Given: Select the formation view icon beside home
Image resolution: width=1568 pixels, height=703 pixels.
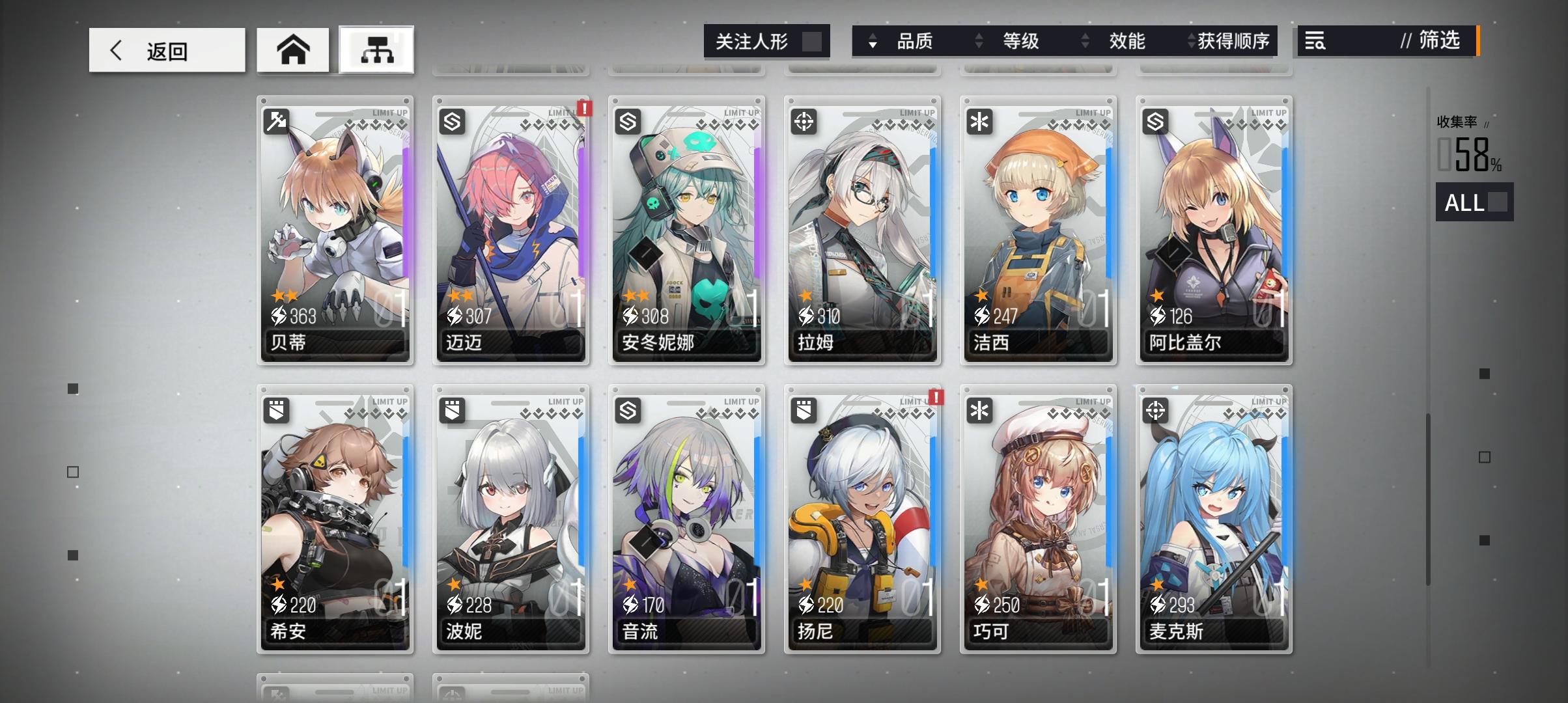Looking at the screenshot, I should 376,49.
